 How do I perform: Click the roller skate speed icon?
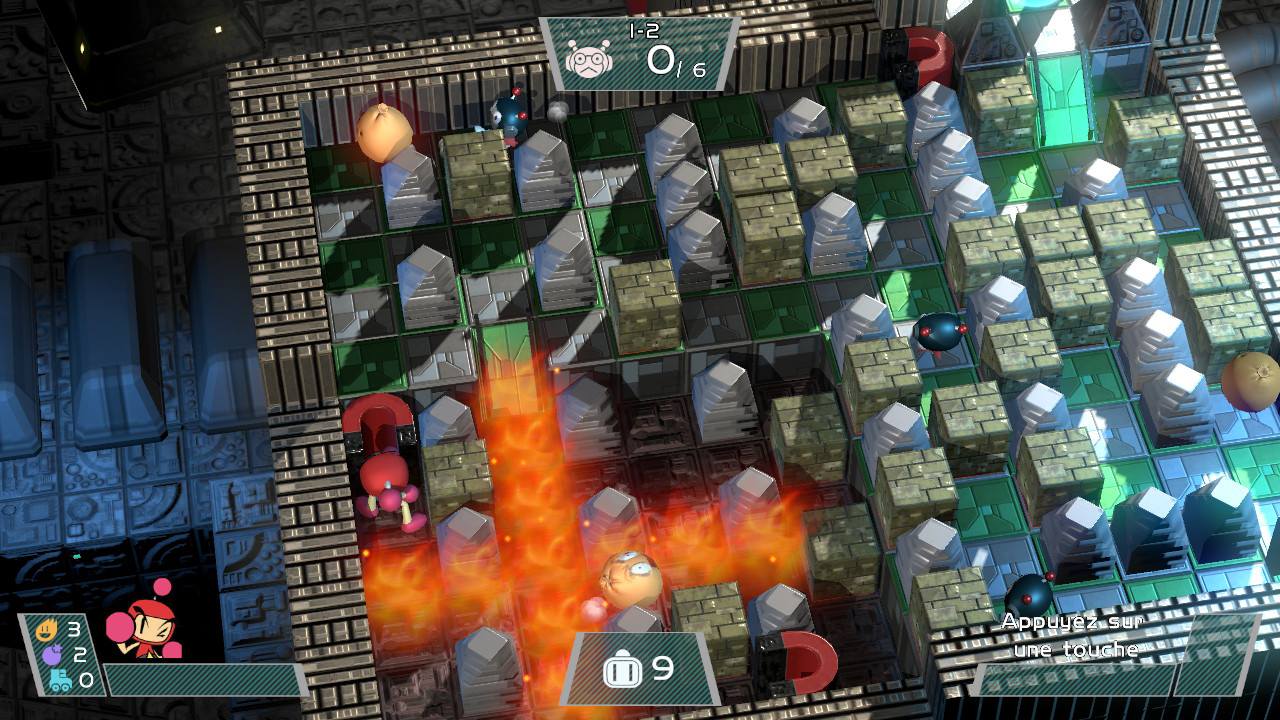tap(59, 680)
